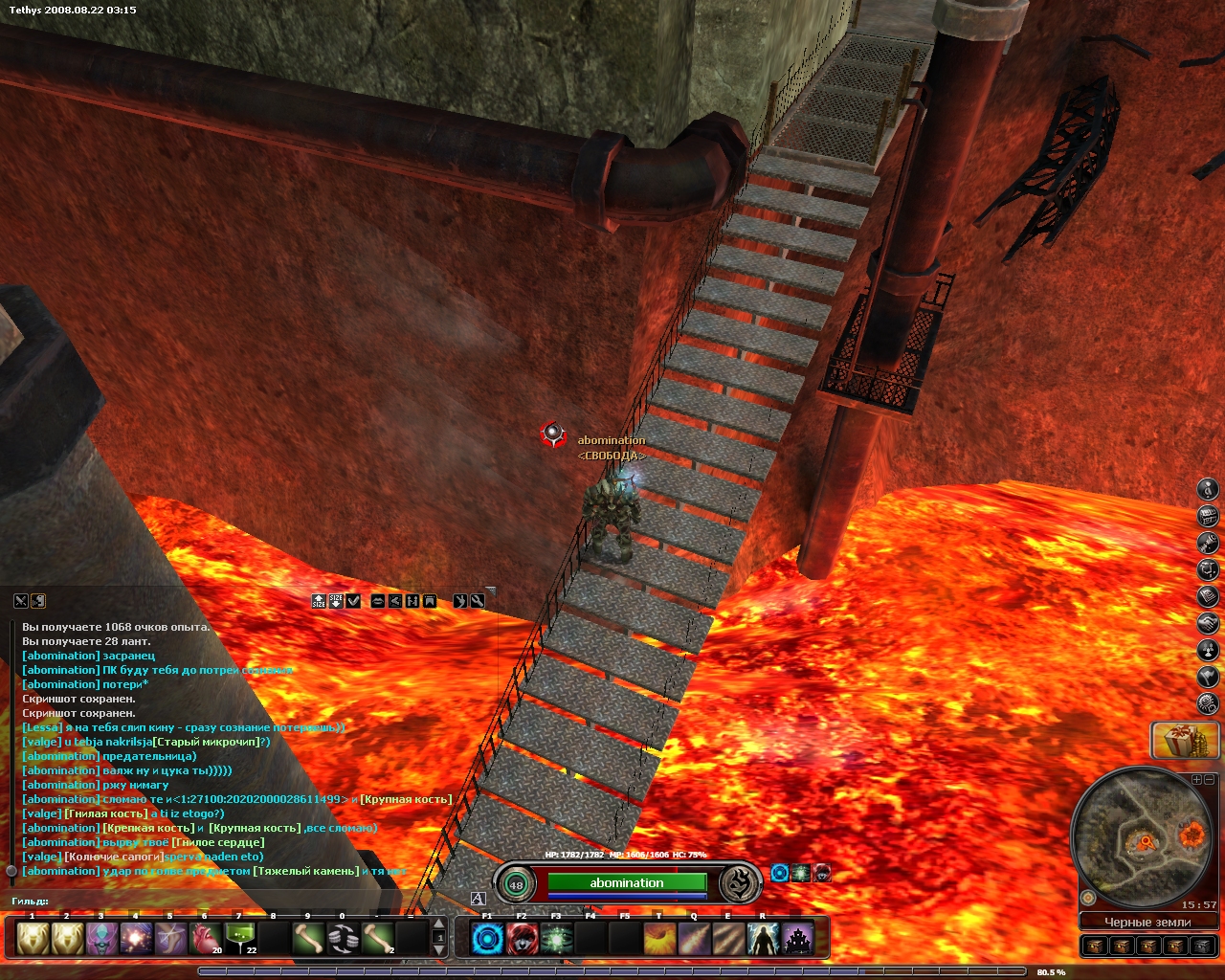The image size is (1225, 980).
Task: Use the heart item in hotbar slot 6
Action: click(x=205, y=939)
